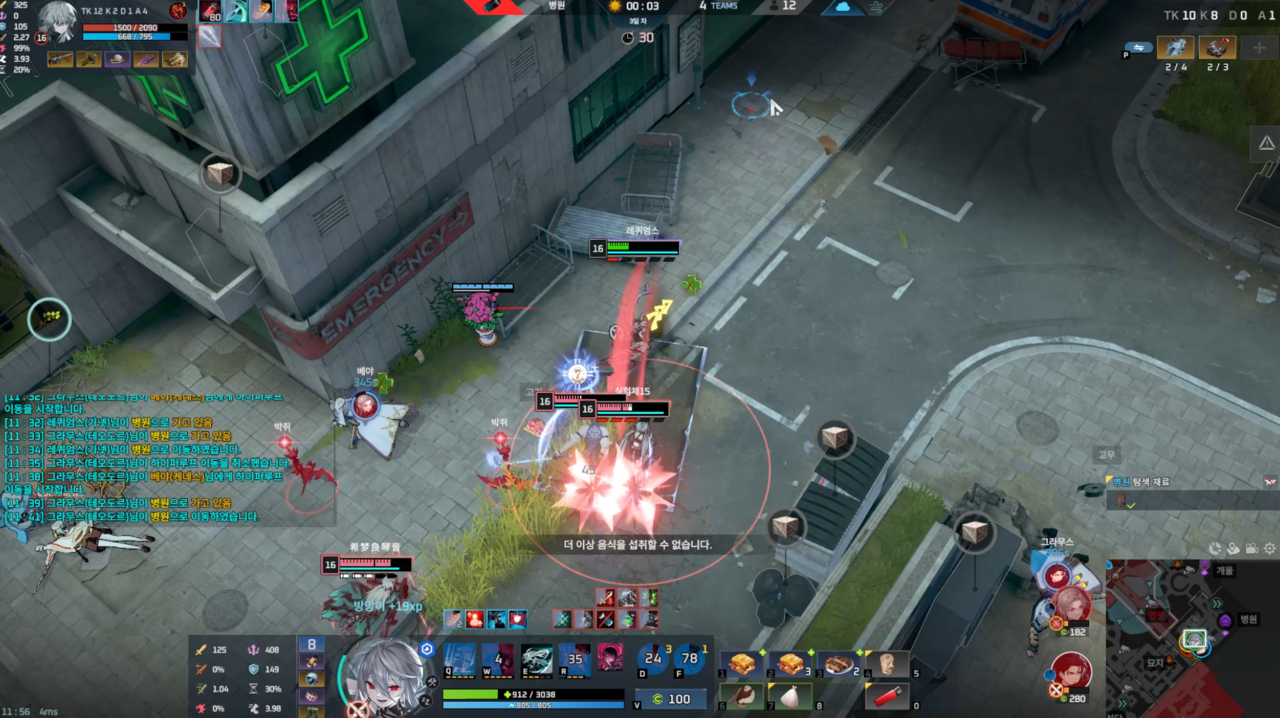The width and height of the screenshot is (1280, 718).
Task: Select the garlic item in inventory
Action: click(x=790, y=696)
